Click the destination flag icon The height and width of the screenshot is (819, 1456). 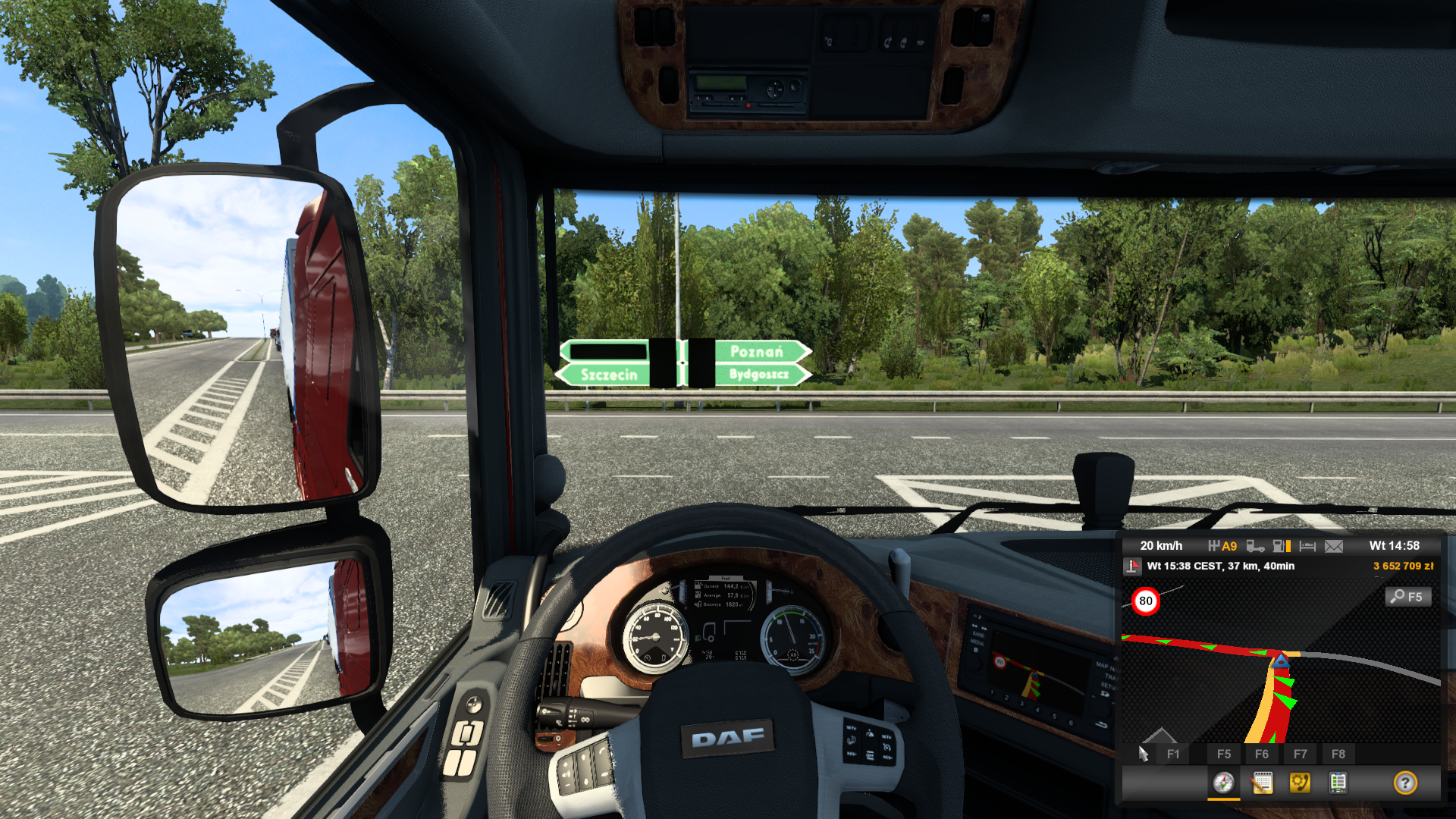click(x=1133, y=566)
